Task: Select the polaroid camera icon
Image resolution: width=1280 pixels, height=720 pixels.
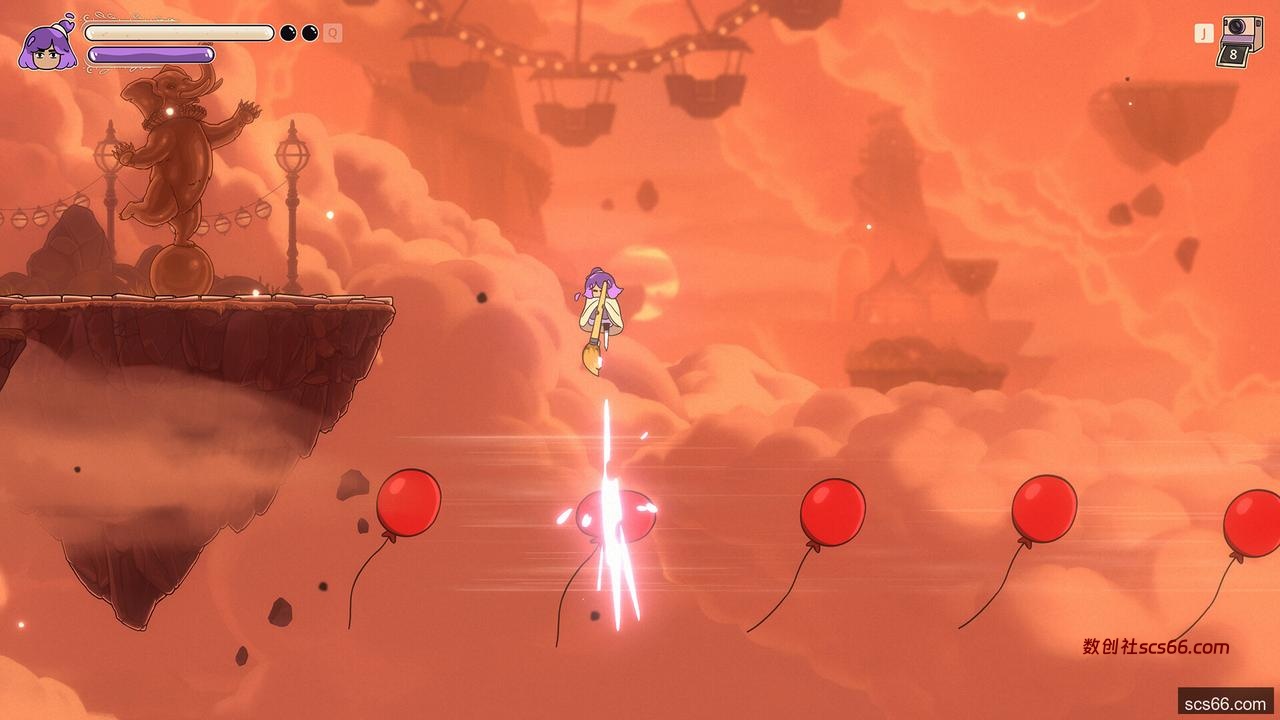Action: (1240, 40)
